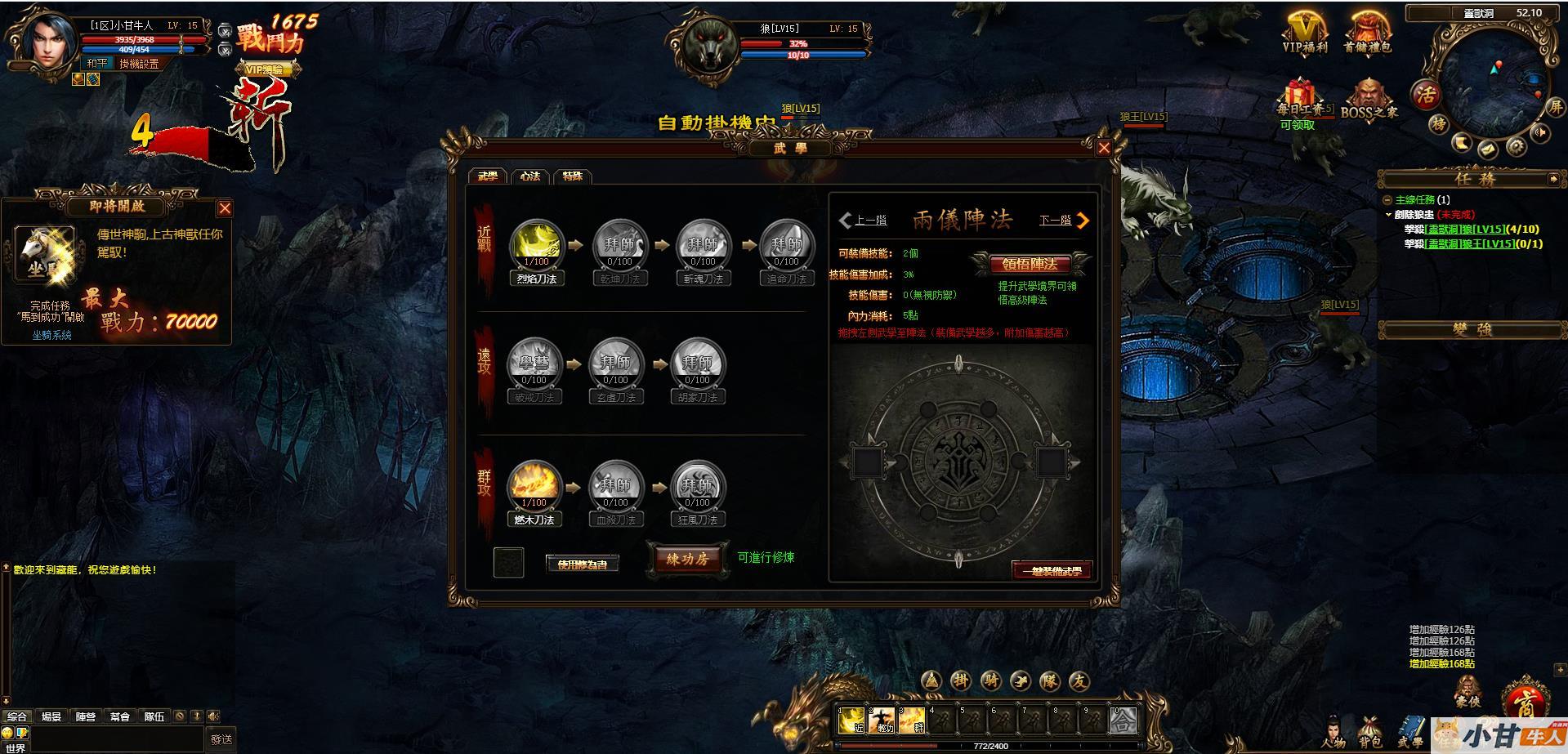
Task: Click the 領悟陣法 button
Action: tap(1030, 264)
